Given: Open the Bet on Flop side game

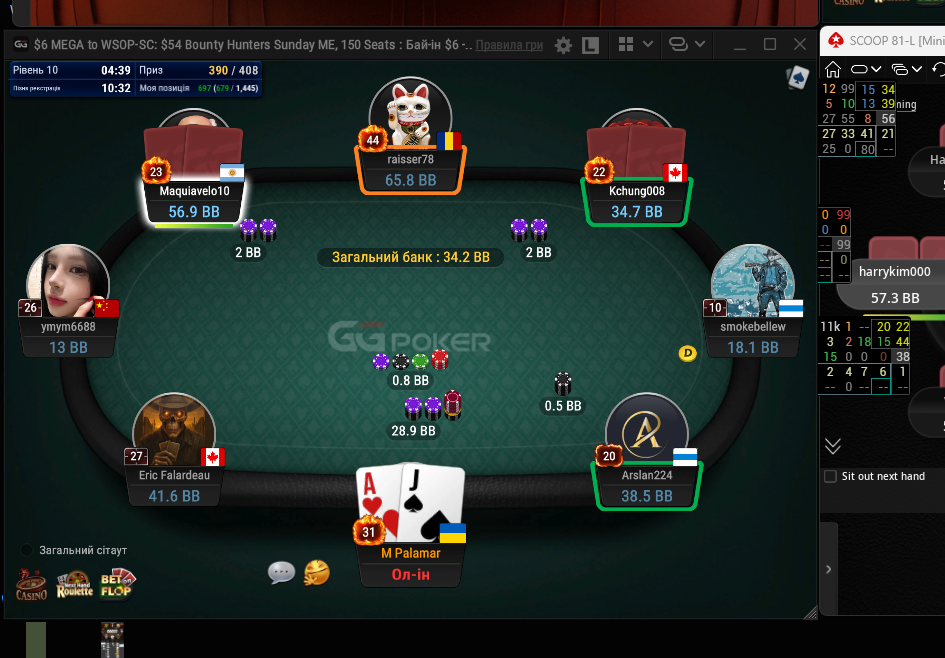Looking at the screenshot, I should point(117,584).
